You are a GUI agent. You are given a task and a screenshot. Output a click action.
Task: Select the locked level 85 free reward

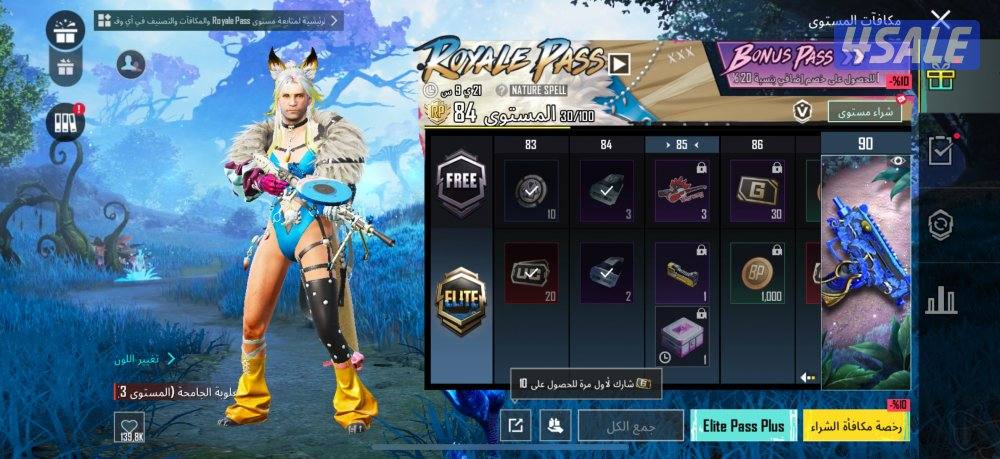682,190
